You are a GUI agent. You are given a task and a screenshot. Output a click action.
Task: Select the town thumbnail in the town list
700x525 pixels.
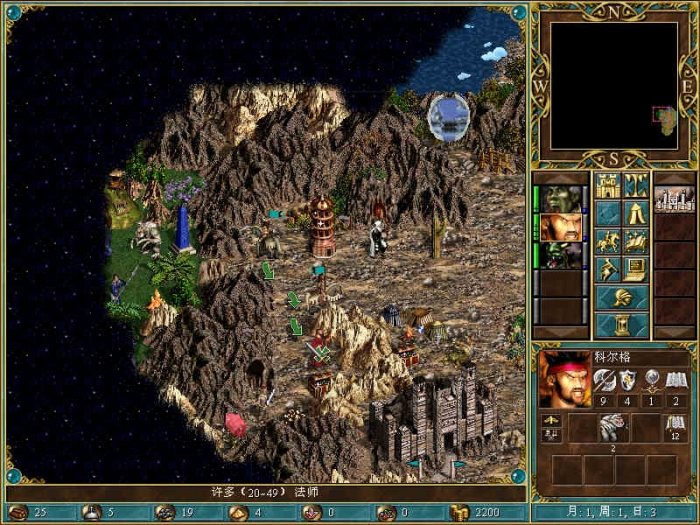(x=674, y=199)
